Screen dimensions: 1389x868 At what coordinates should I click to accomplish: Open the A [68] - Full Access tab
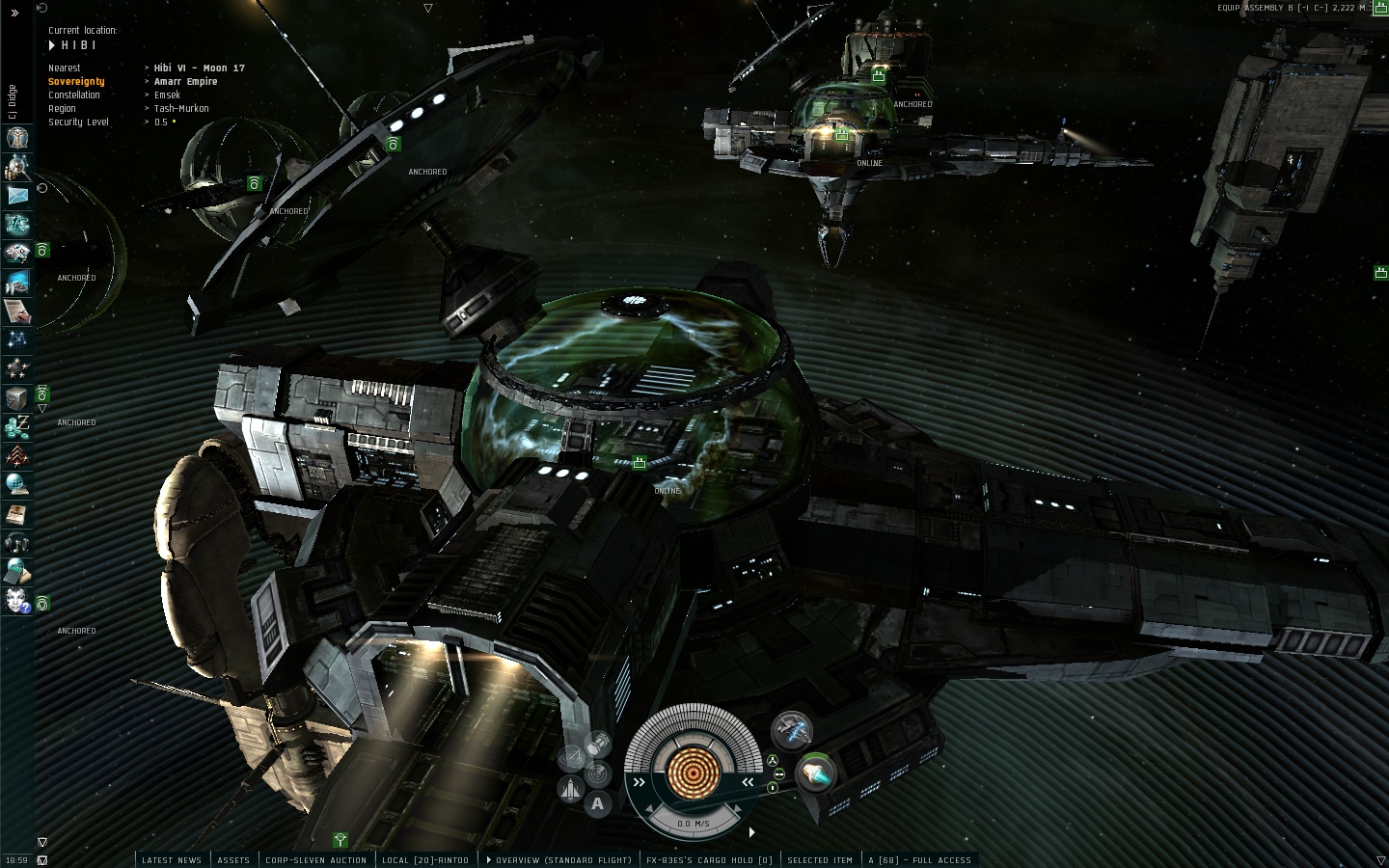pyautogui.click(x=919, y=860)
